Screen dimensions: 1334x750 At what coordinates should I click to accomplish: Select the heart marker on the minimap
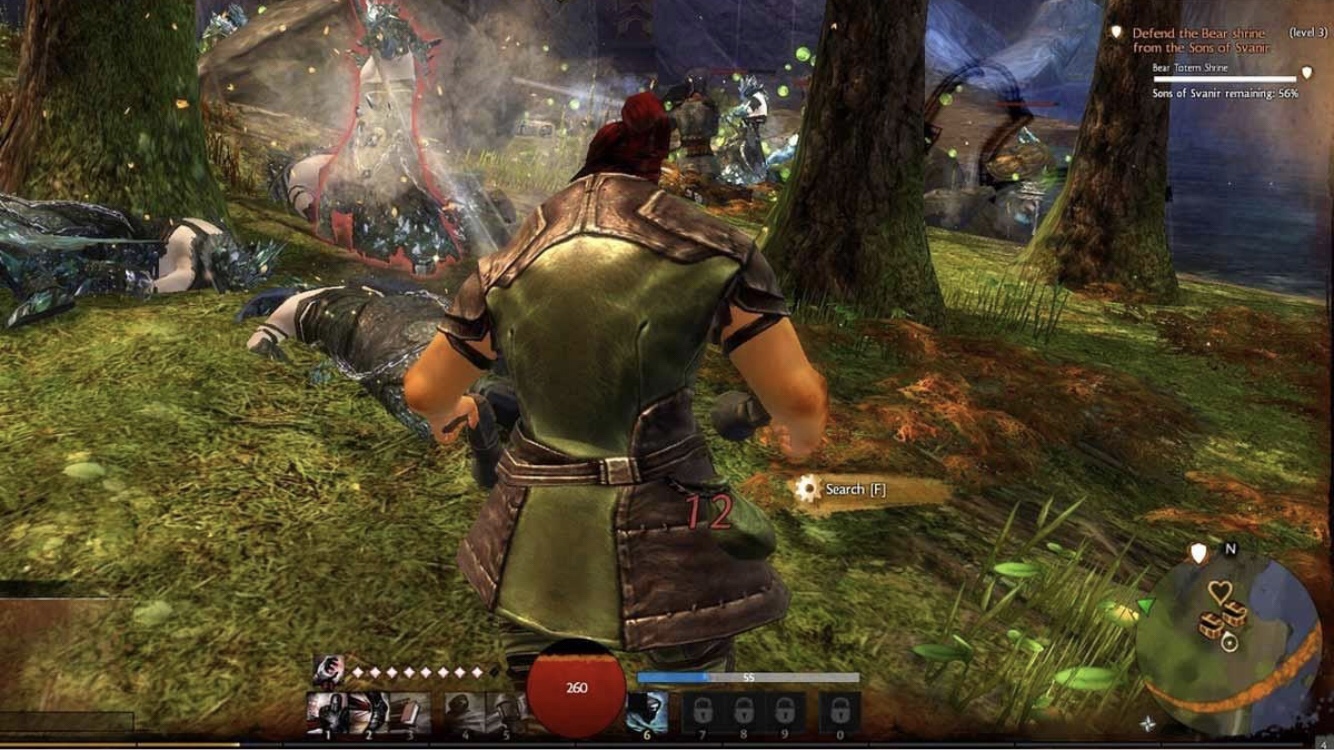coord(1219,592)
